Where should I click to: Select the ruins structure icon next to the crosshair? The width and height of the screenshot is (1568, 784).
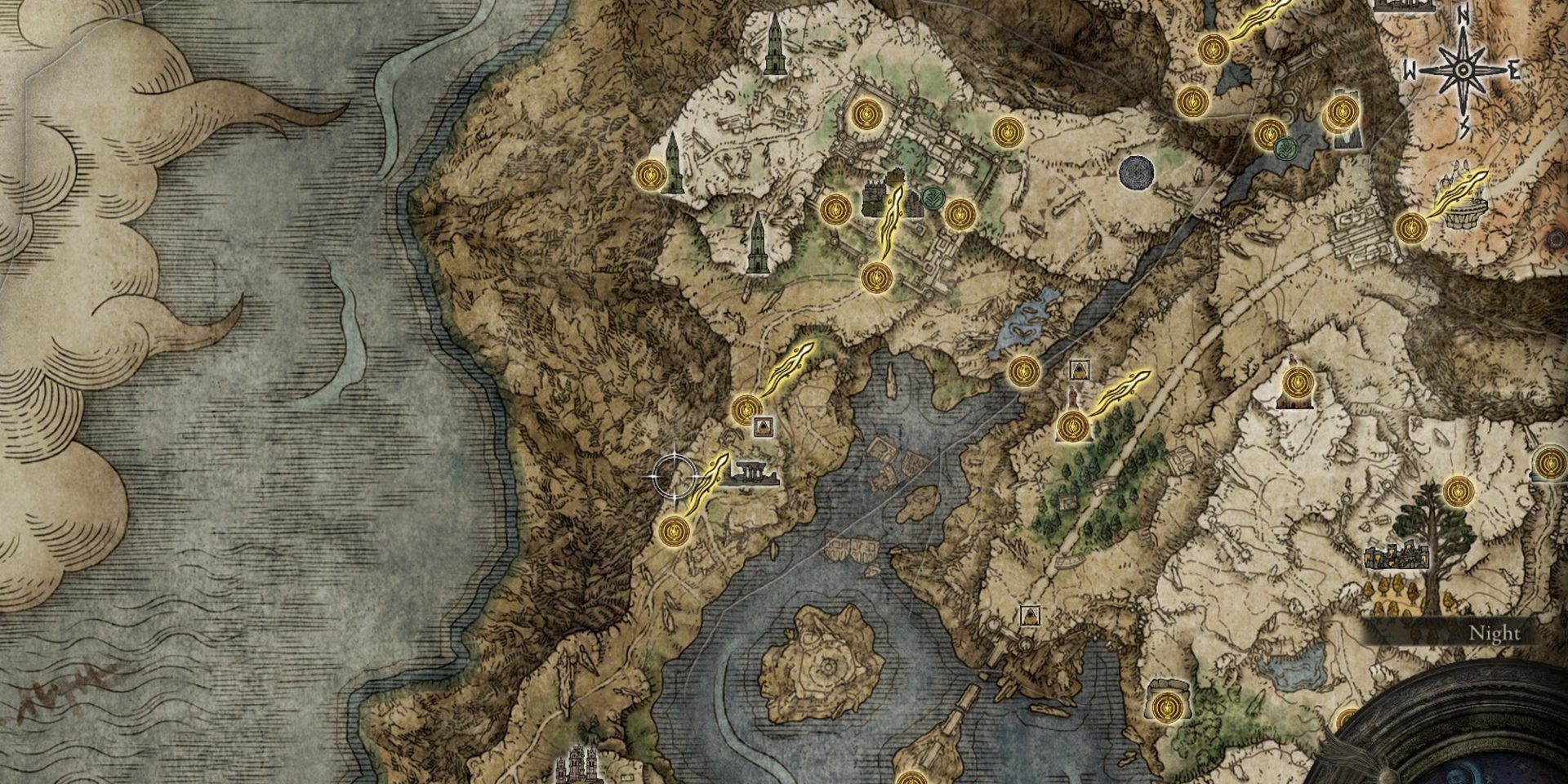[x=753, y=474]
